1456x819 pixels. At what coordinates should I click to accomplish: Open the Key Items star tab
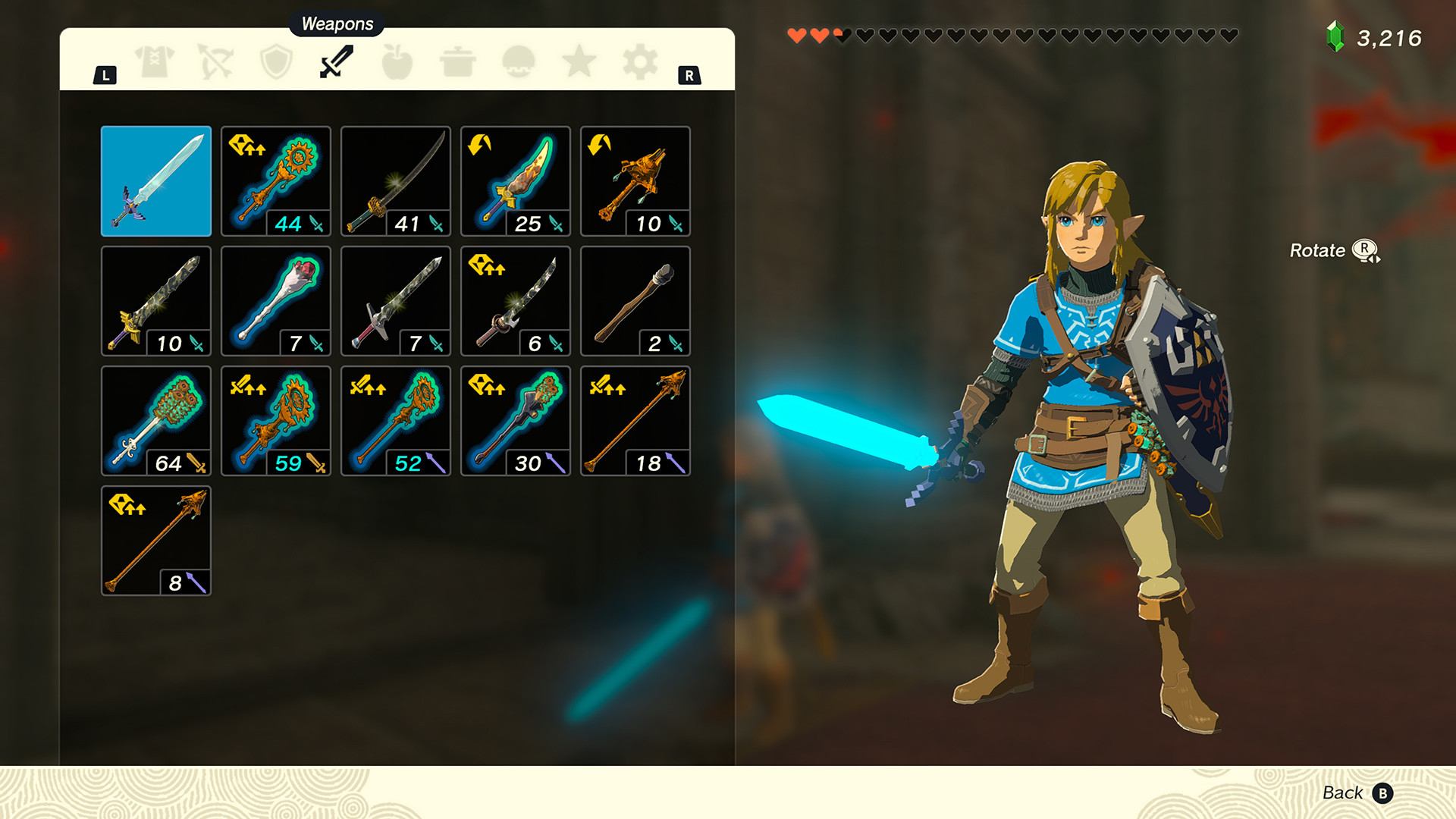click(579, 61)
